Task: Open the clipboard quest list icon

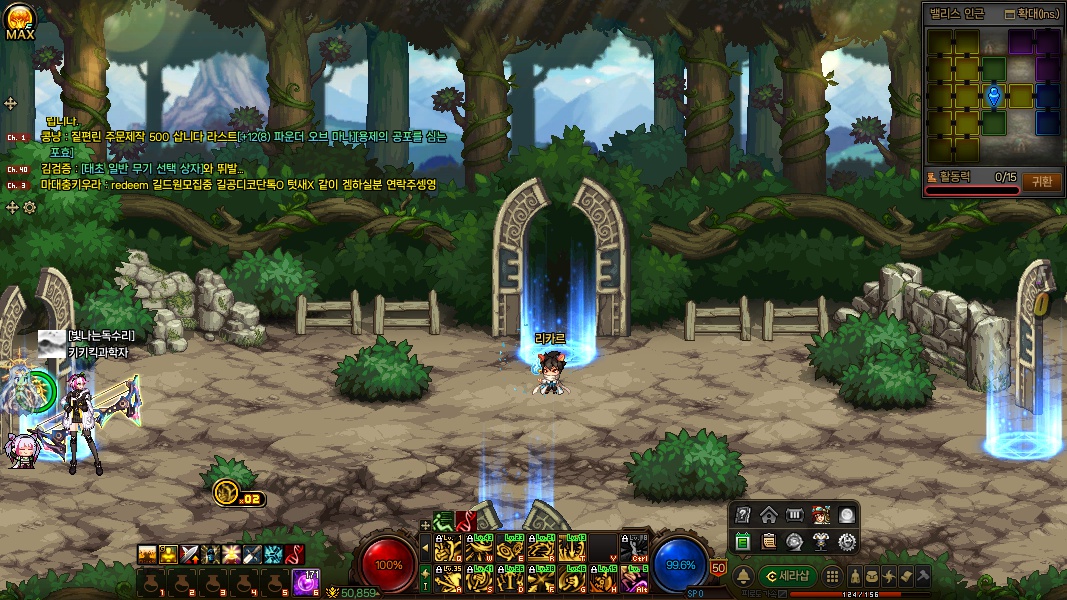Action: pos(769,542)
